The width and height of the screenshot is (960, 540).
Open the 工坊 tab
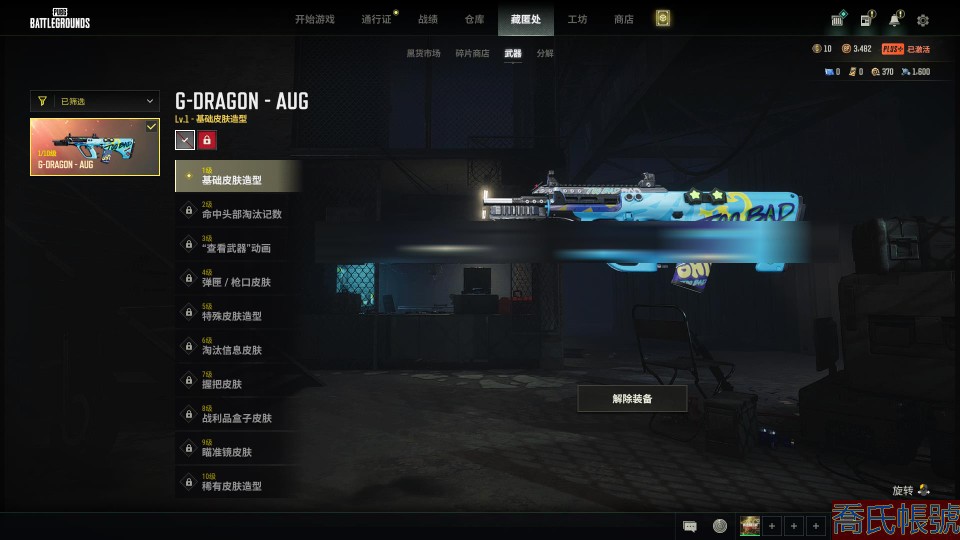tap(577, 19)
